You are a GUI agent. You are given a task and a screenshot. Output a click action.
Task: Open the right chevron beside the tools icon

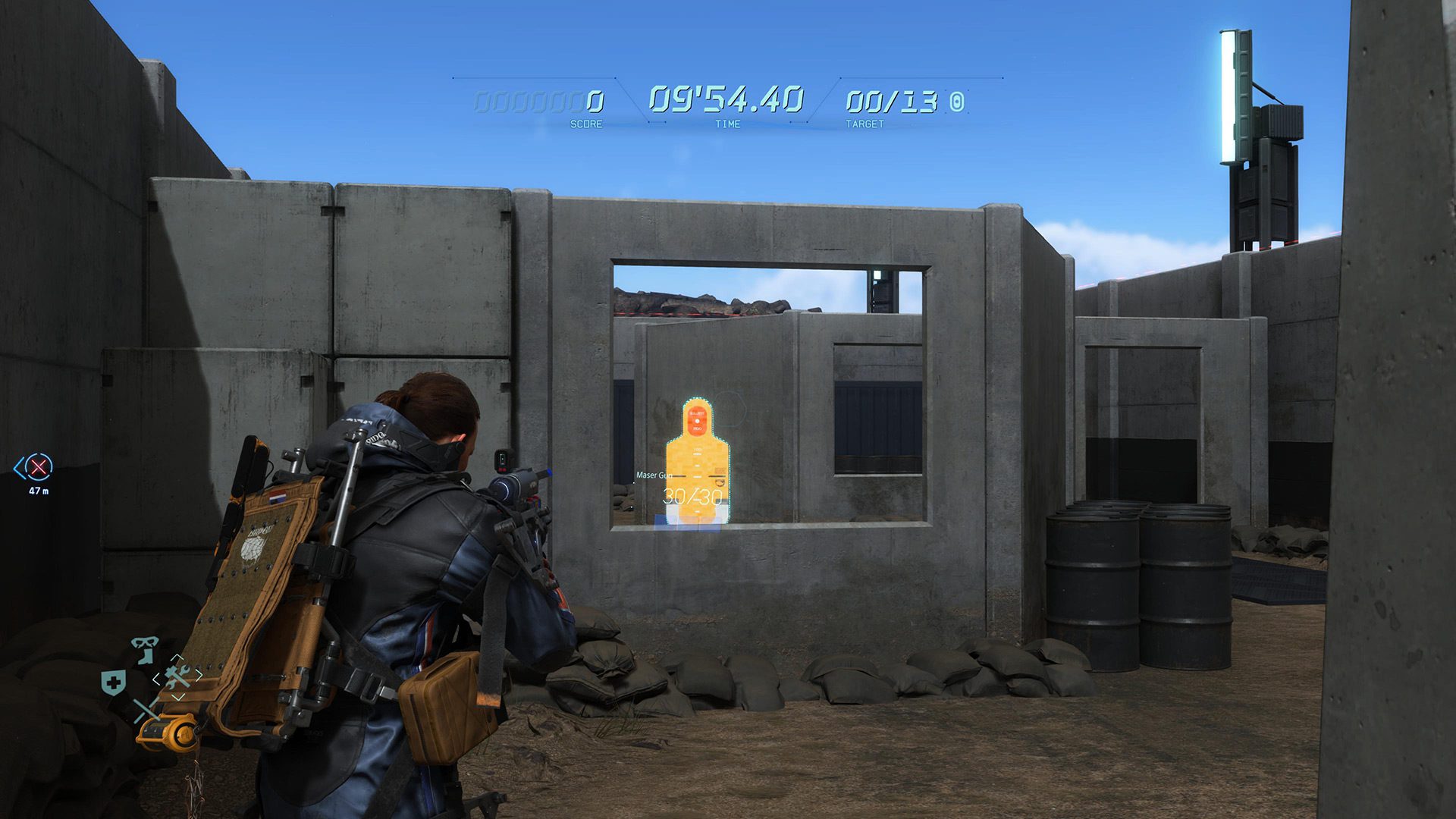tap(199, 676)
